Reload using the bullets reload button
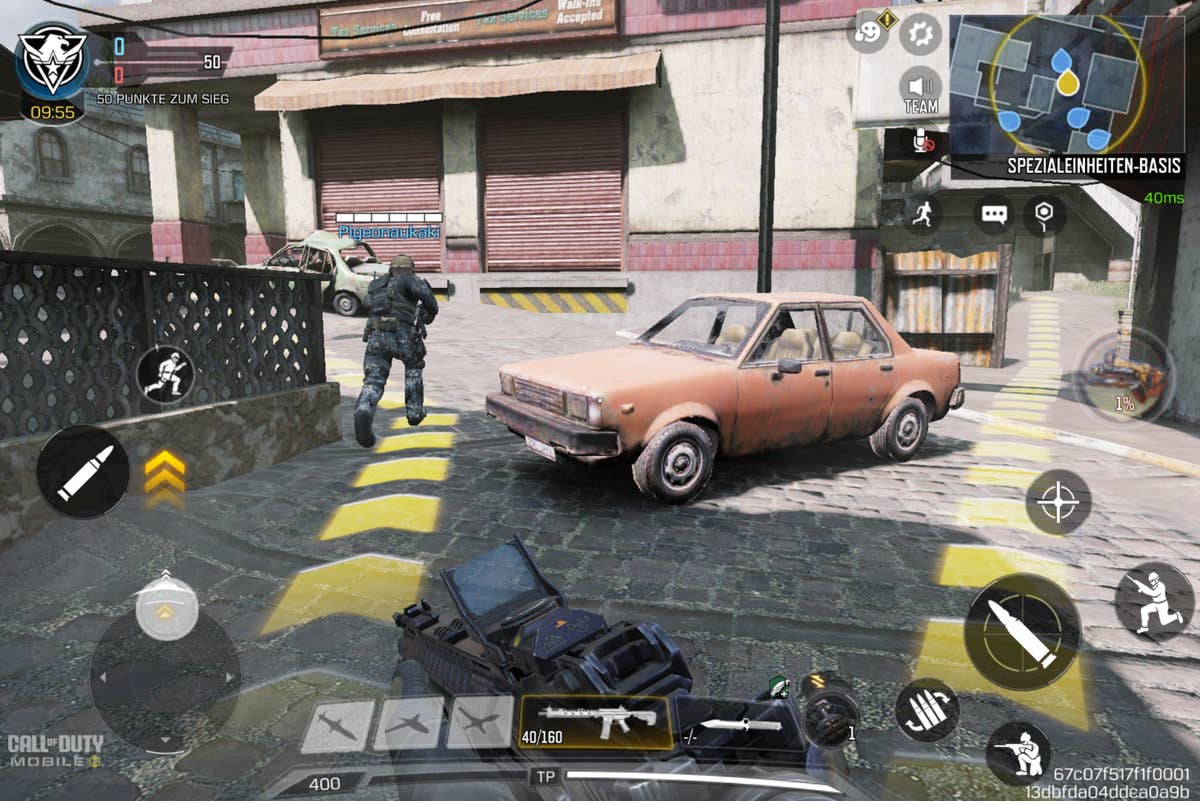This screenshot has width=1200, height=801. tap(926, 710)
